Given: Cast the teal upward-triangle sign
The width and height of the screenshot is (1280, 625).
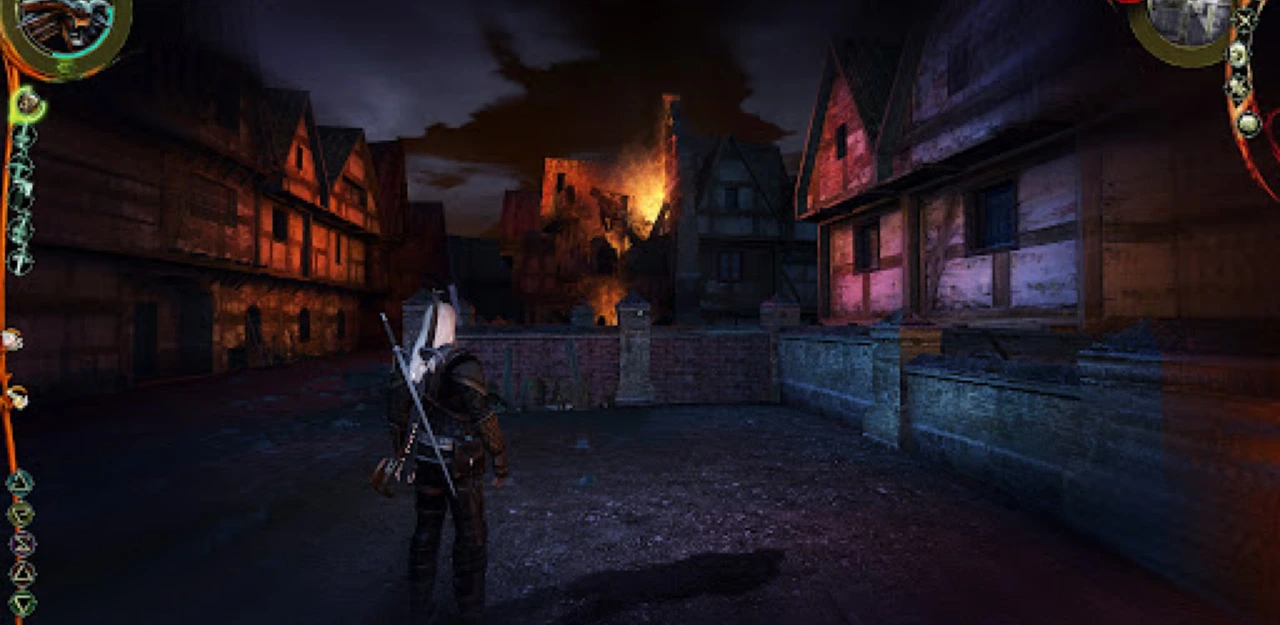Looking at the screenshot, I should pos(21,483).
